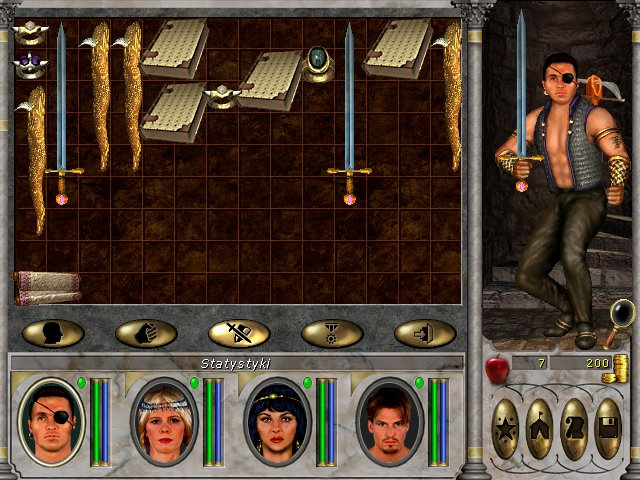640x480 pixels.
Task: Pick up the green-gem ring
Action: pos(319,61)
